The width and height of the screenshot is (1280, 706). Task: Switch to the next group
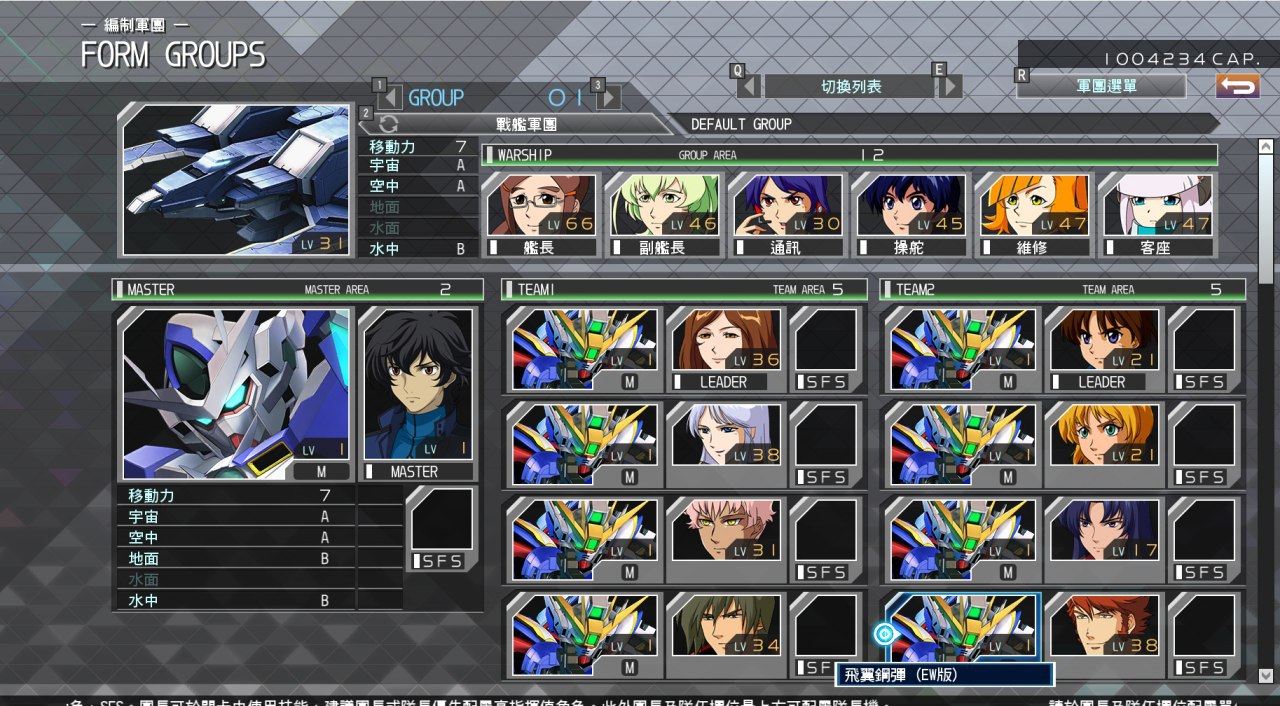coord(608,97)
